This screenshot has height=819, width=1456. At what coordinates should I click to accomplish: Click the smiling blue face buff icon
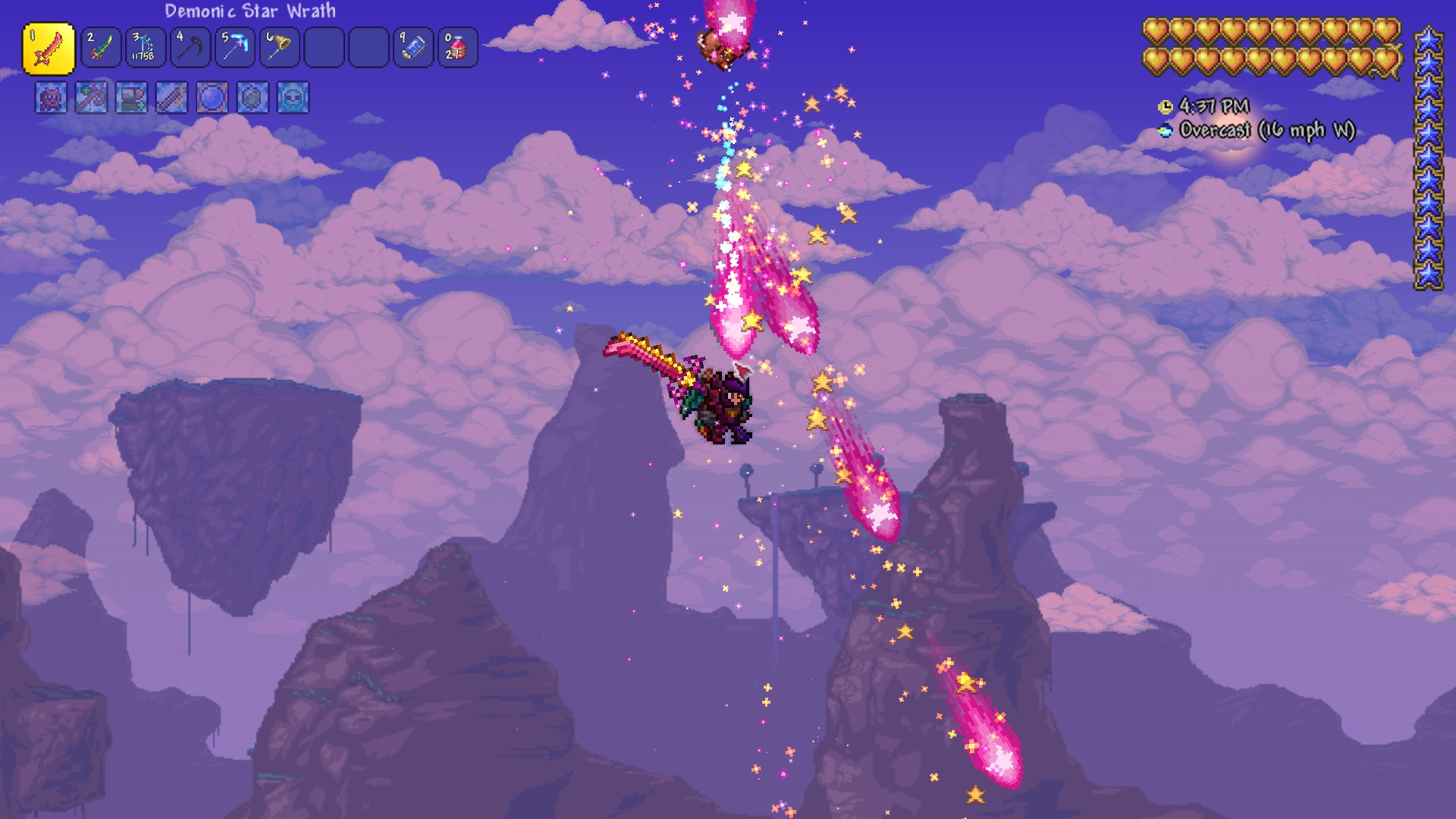293,98
